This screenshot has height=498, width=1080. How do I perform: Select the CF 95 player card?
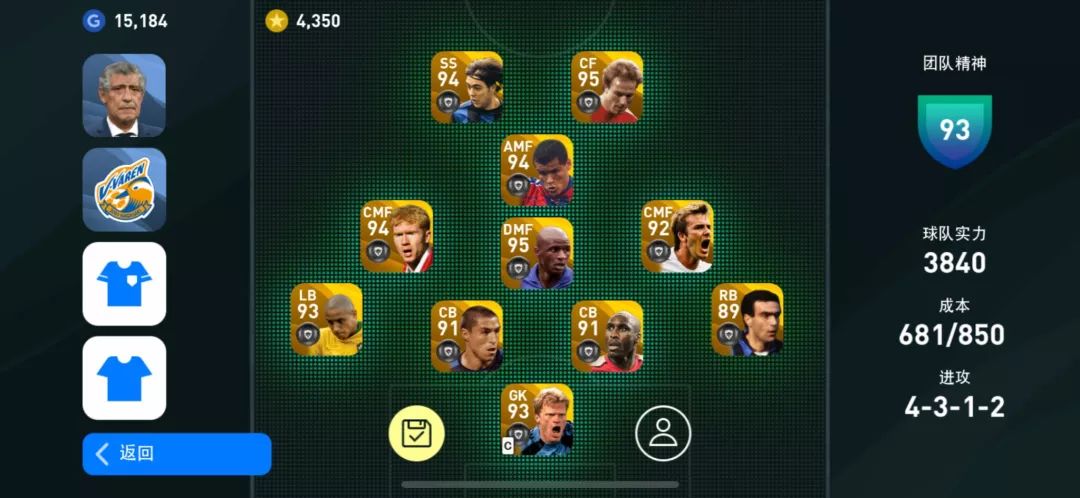pos(607,87)
